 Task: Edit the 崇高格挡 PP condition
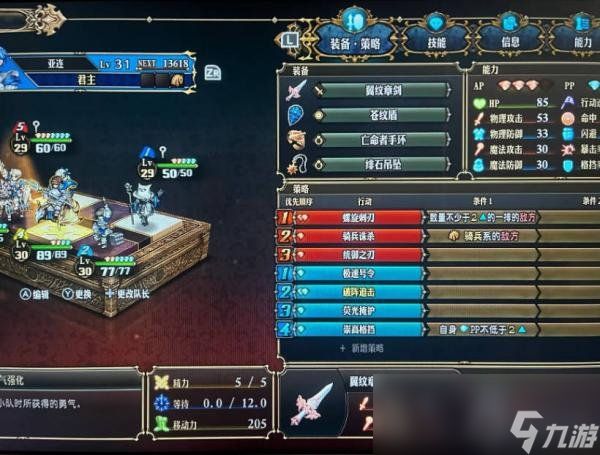[x=483, y=329]
